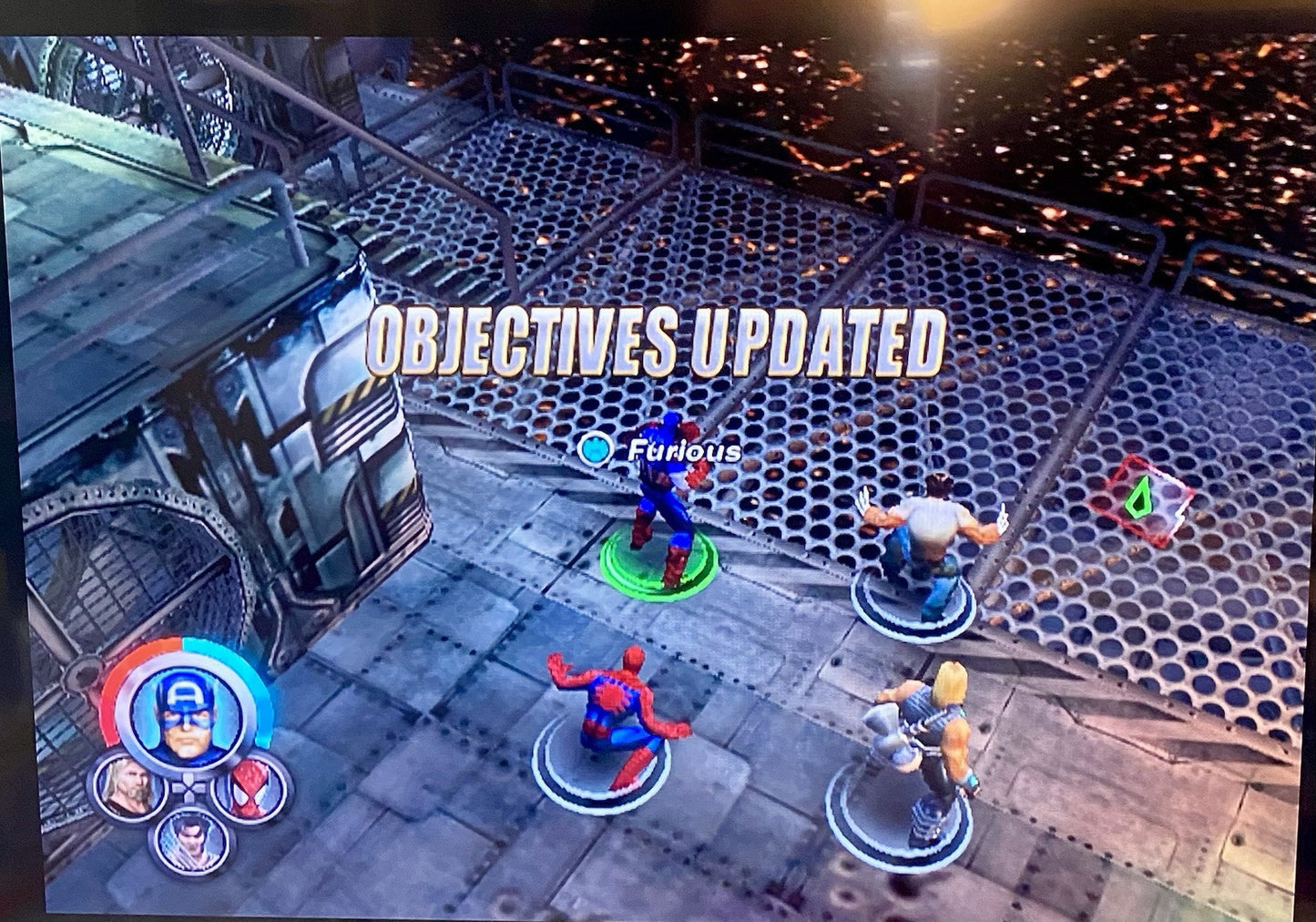Image resolution: width=1316 pixels, height=922 pixels.
Task: Select the Captain America portrait in HUD
Action: tap(183, 712)
